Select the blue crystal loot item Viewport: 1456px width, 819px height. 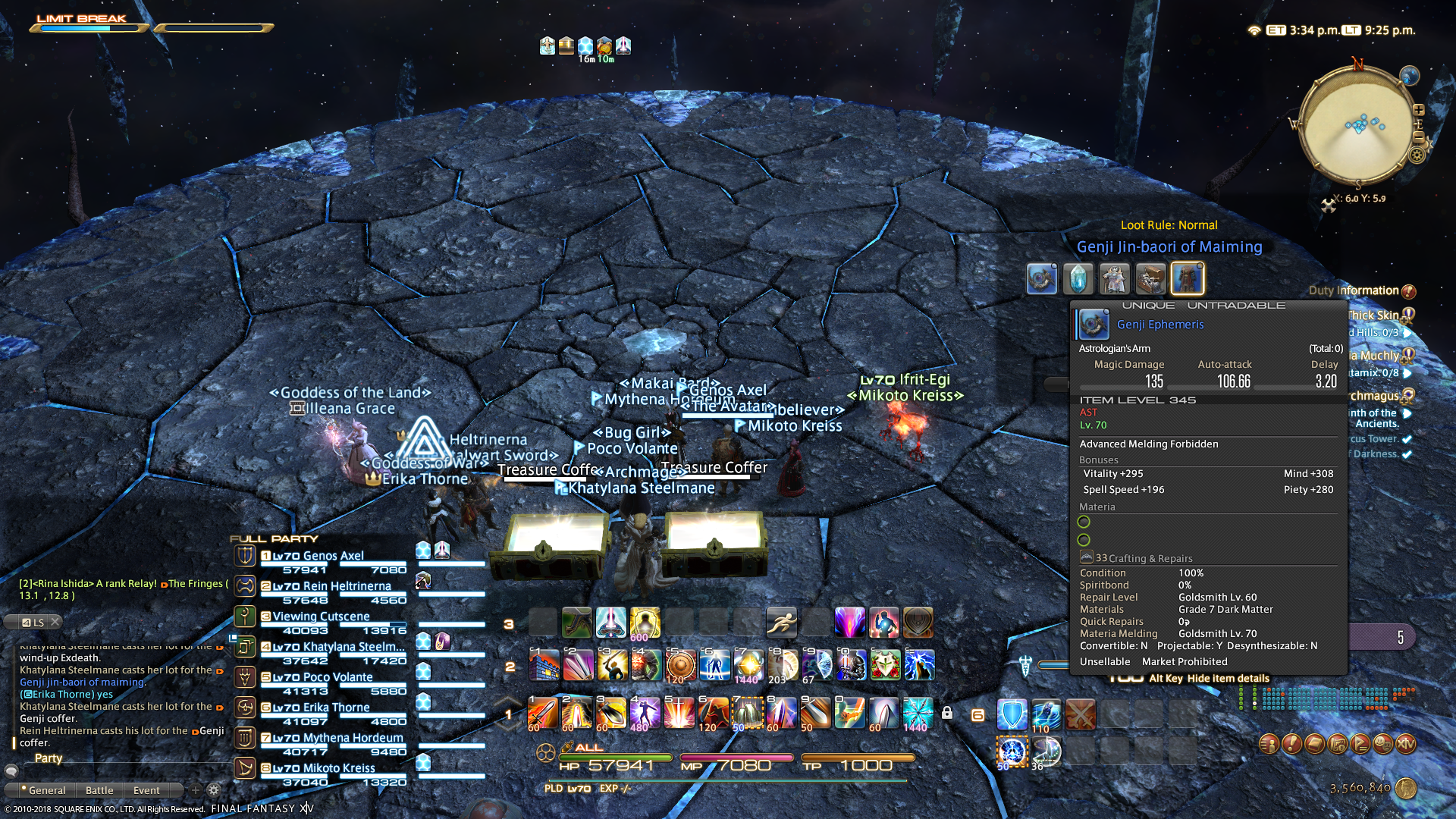click(1078, 279)
